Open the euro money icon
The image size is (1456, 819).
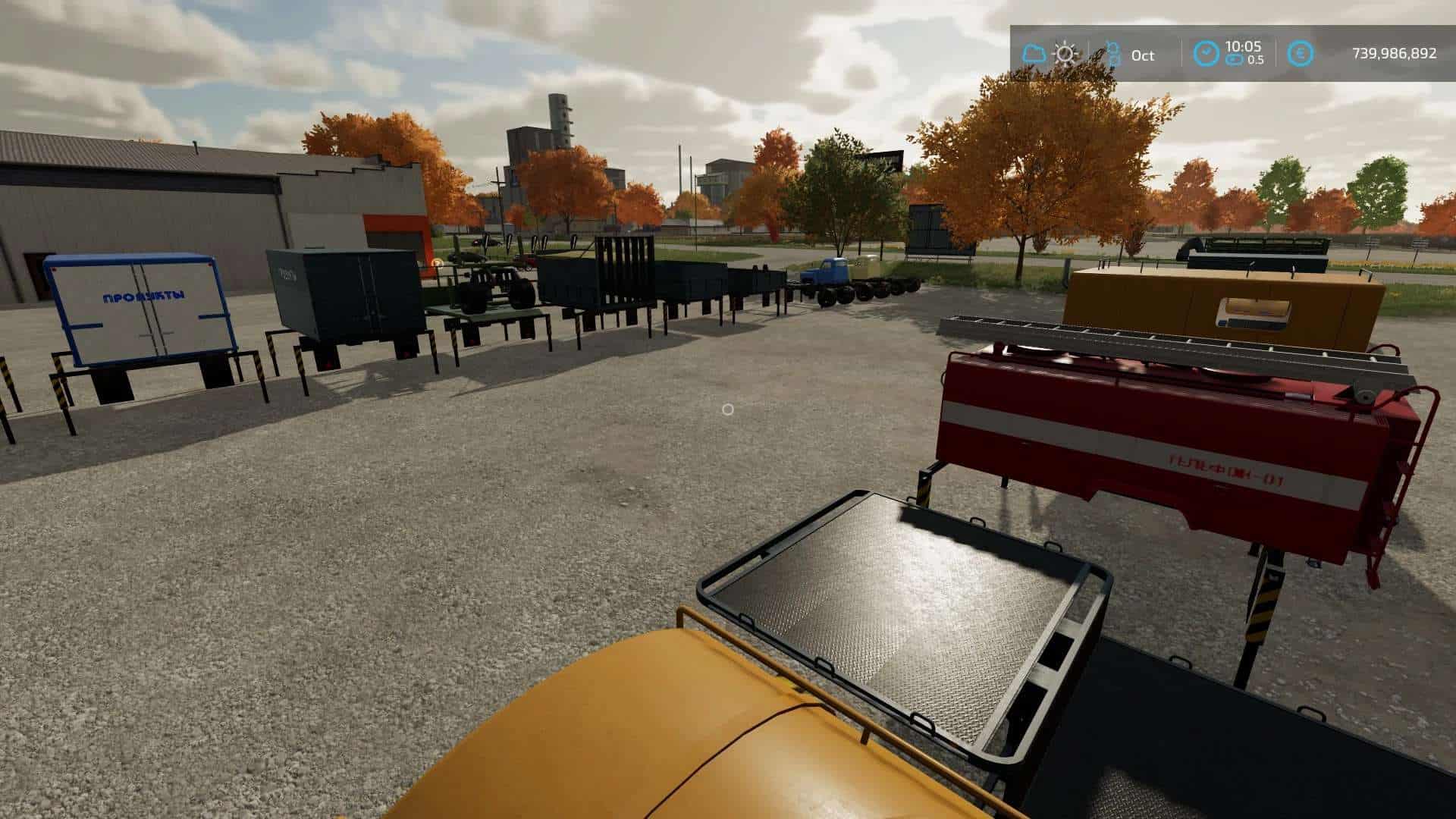coord(1300,54)
